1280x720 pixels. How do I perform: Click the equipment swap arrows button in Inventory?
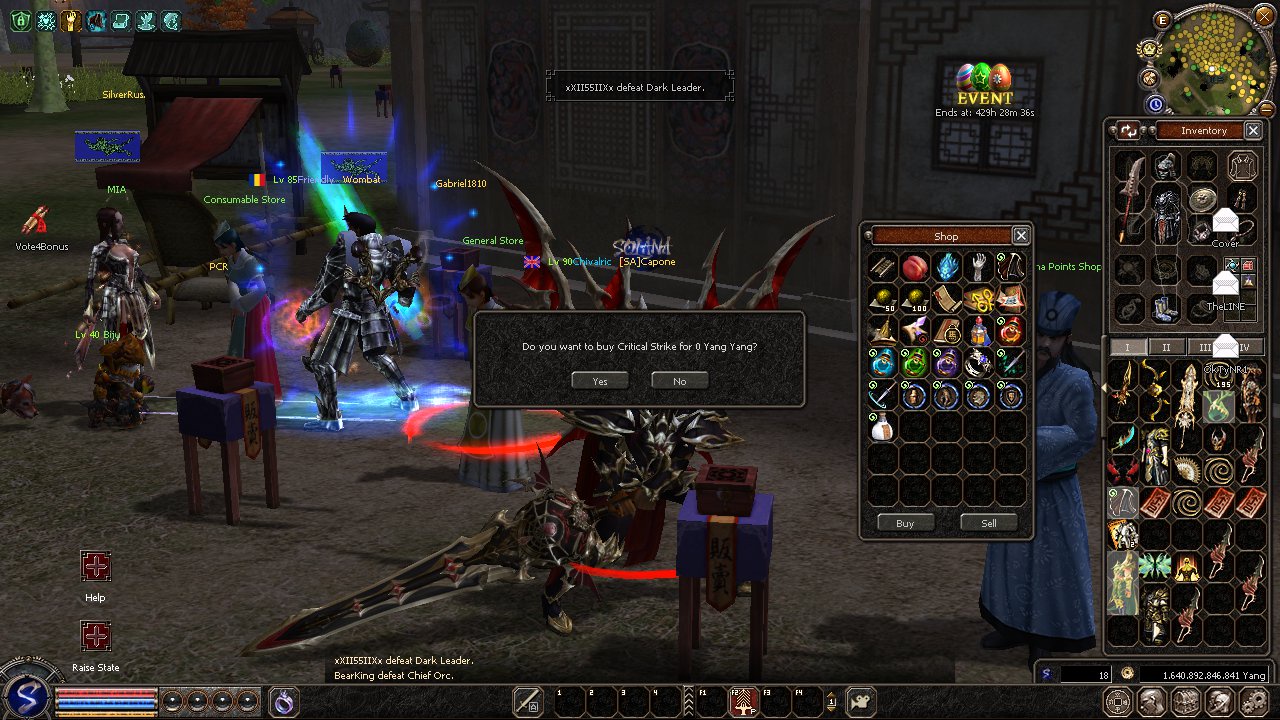(1129, 130)
